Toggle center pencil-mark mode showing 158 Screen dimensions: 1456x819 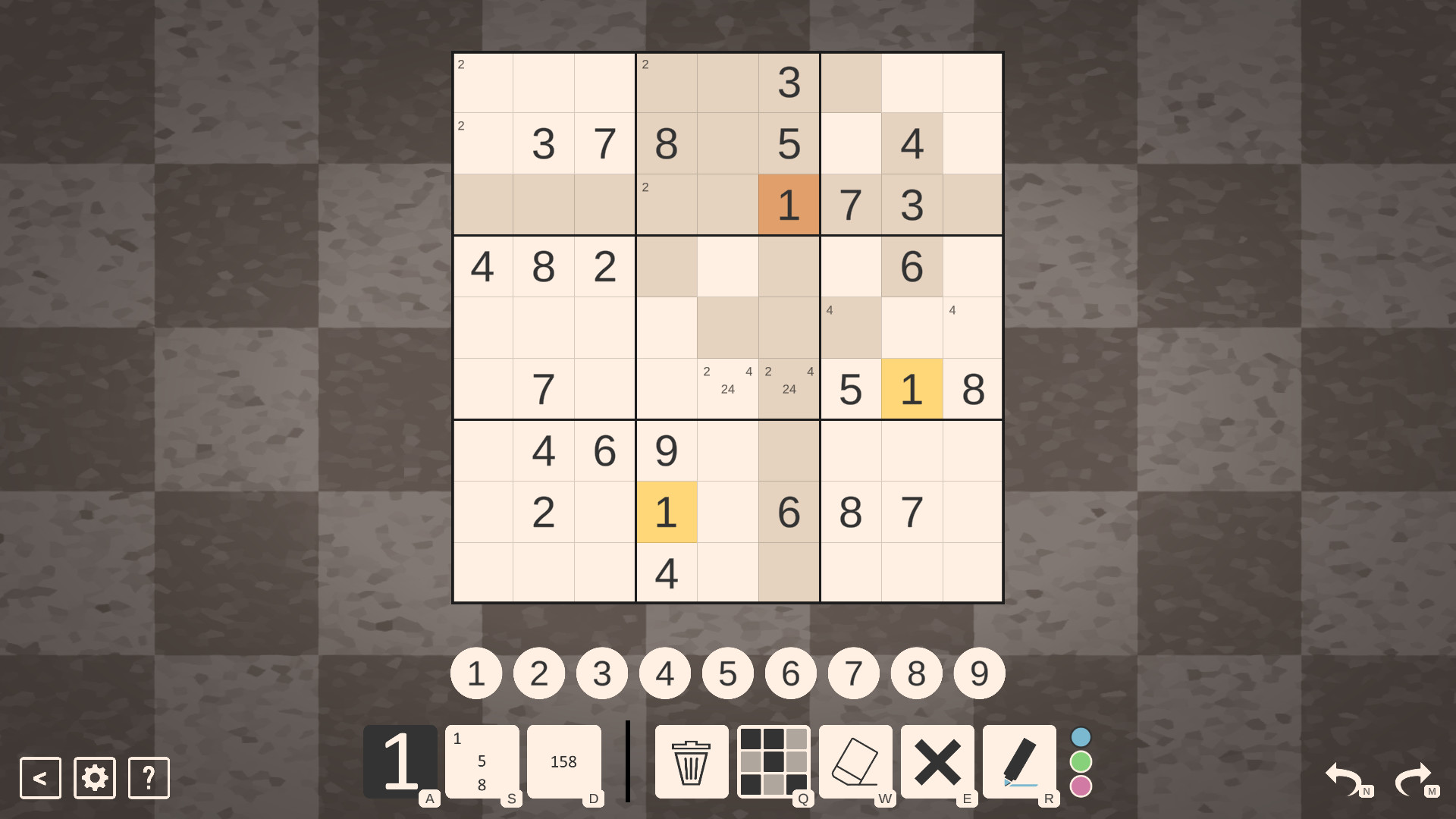pyautogui.click(x=564, y=761)
